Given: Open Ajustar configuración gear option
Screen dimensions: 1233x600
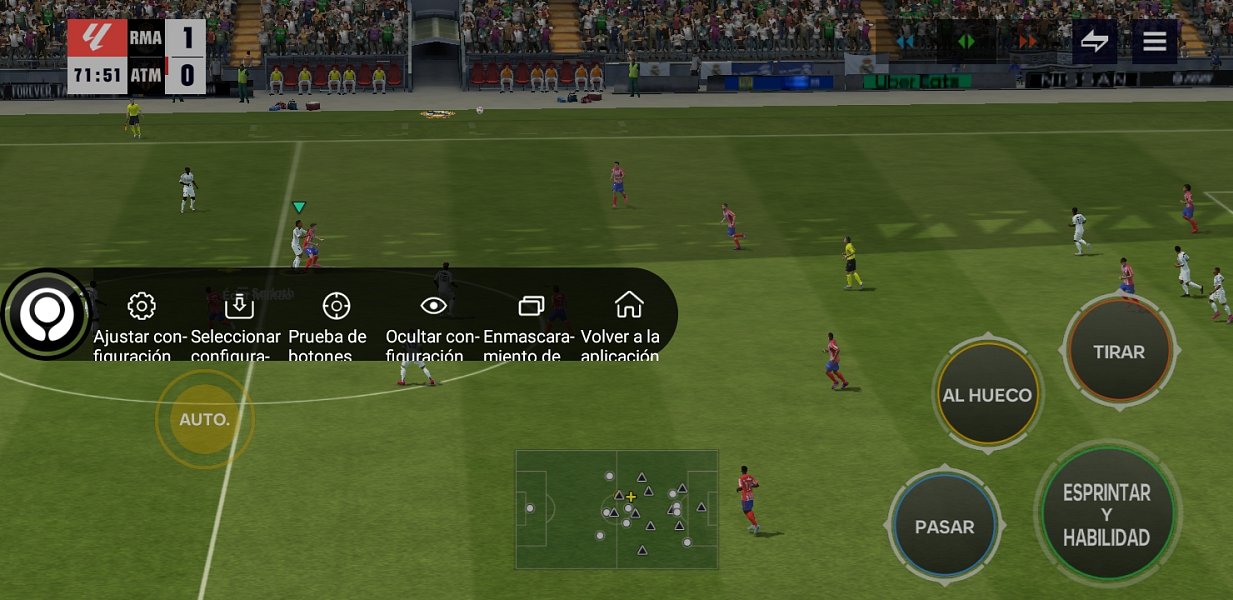Looking at the screenshot, I should pos(142,320).
